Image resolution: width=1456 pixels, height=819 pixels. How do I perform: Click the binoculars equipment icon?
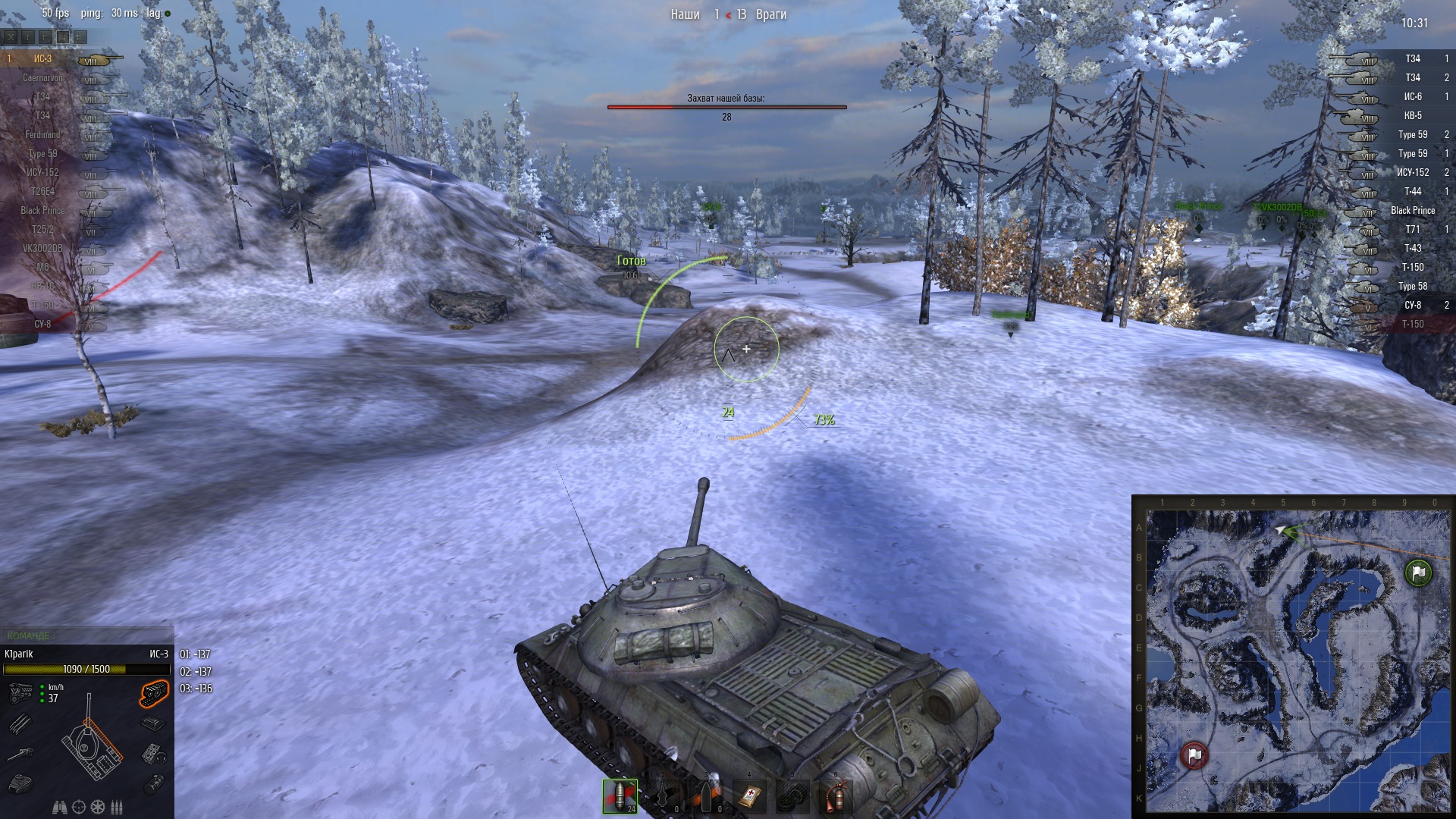click(59, 807)
